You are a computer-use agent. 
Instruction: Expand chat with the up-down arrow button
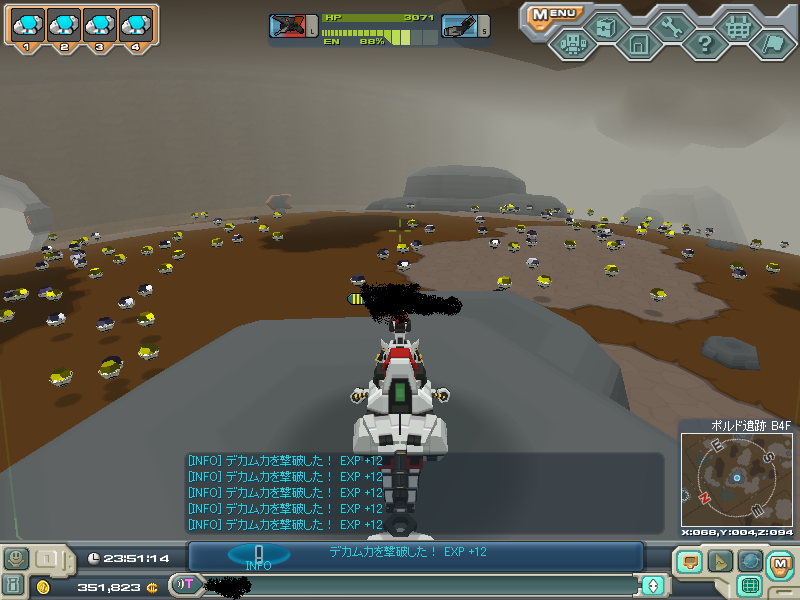click(x=653, y=585)
